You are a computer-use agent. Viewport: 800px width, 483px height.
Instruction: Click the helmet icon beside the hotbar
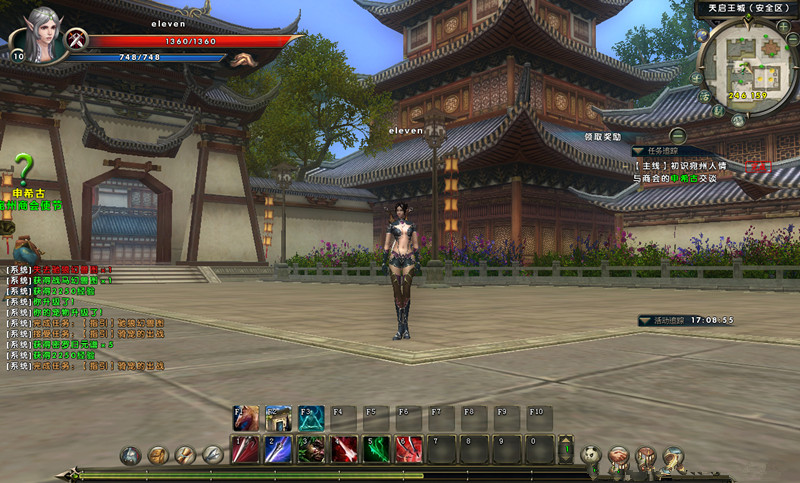pyautogui.click(x=130, y=455)
